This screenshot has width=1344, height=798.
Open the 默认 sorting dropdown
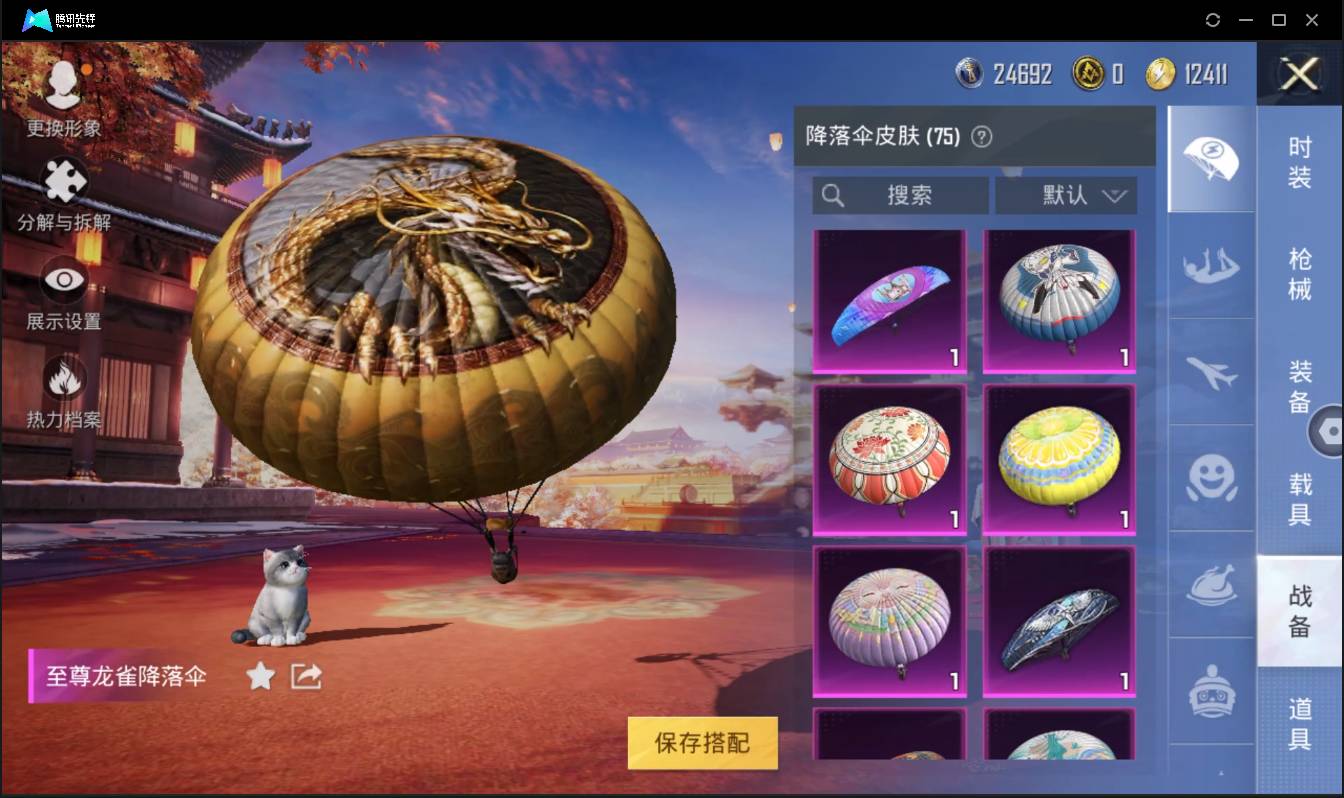pyautogui.click(x=1067, y=195)
